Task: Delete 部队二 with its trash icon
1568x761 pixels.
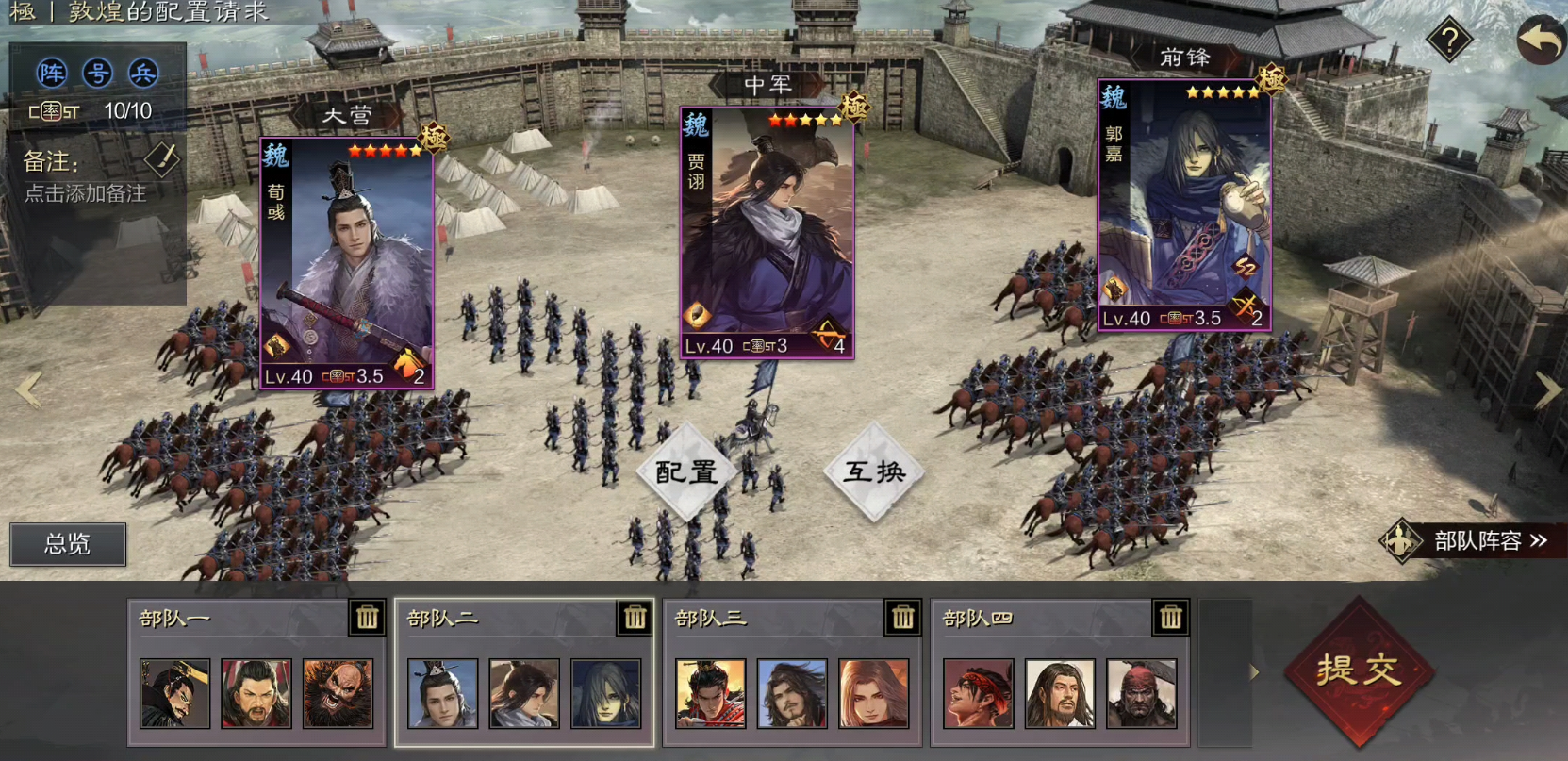Action: (x=635, y=618)
